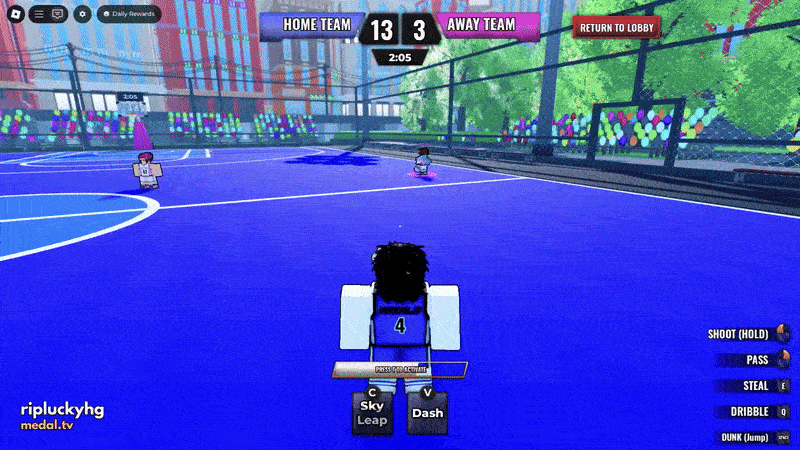Open the Roblox logo menu
The image size is (800, 450).
[15, 14]
